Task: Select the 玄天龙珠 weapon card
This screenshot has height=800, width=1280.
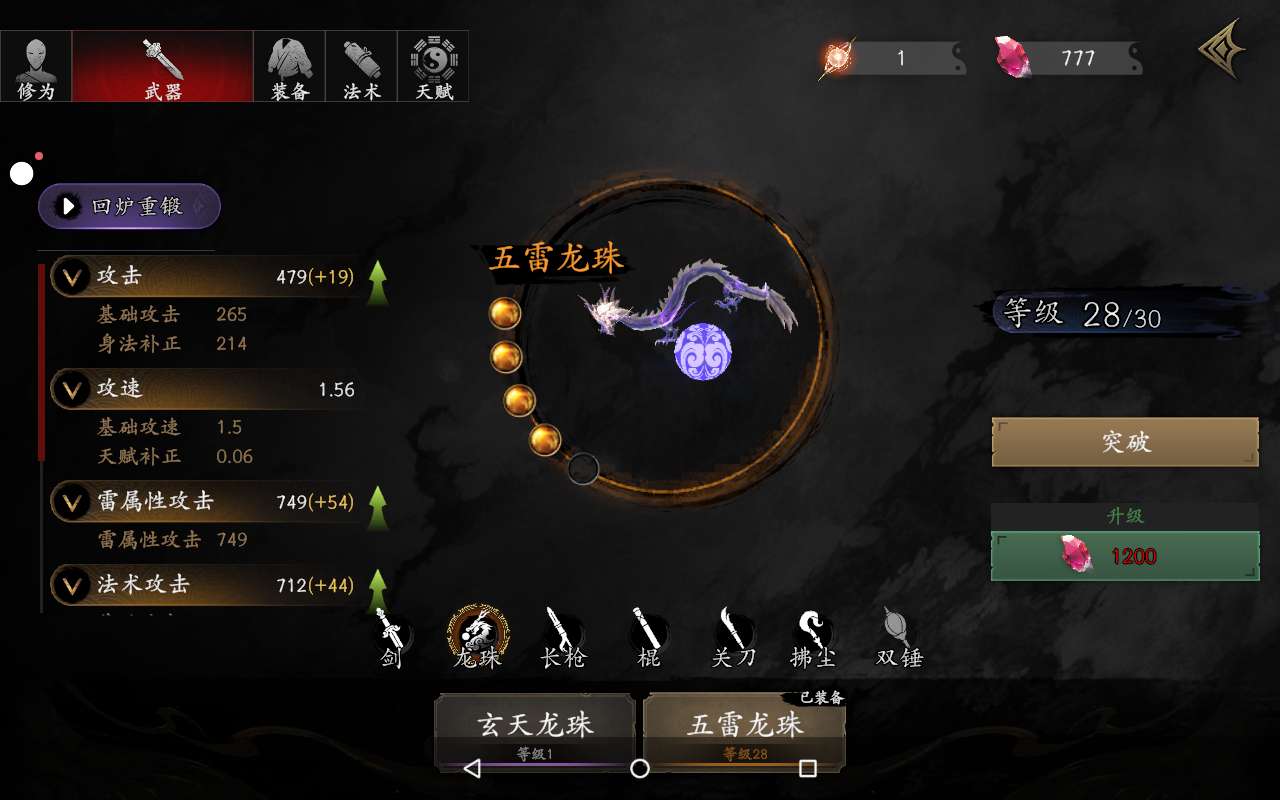Action: (x=535, y=730)
